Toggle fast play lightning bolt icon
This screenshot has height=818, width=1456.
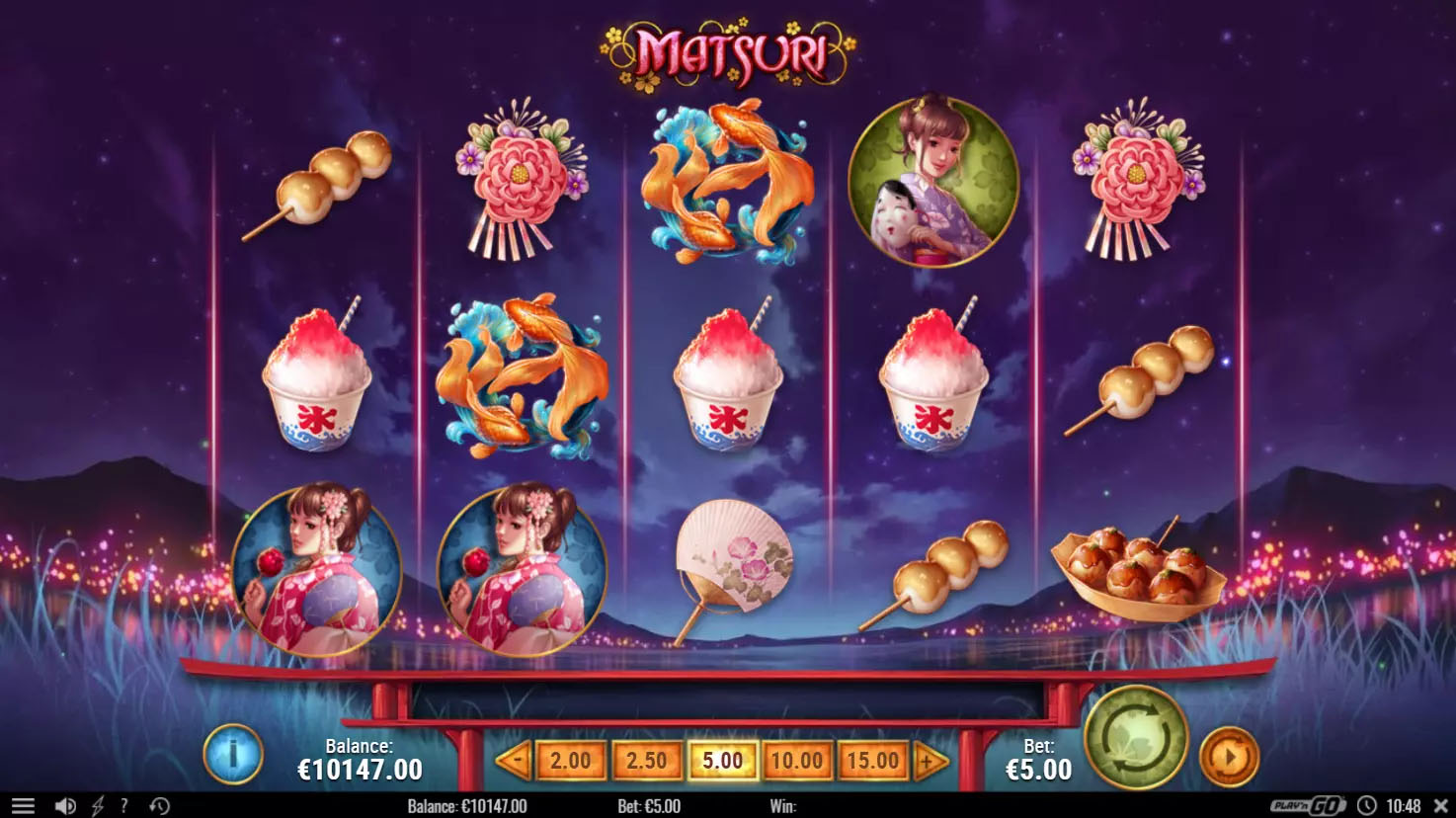[97, 806]
